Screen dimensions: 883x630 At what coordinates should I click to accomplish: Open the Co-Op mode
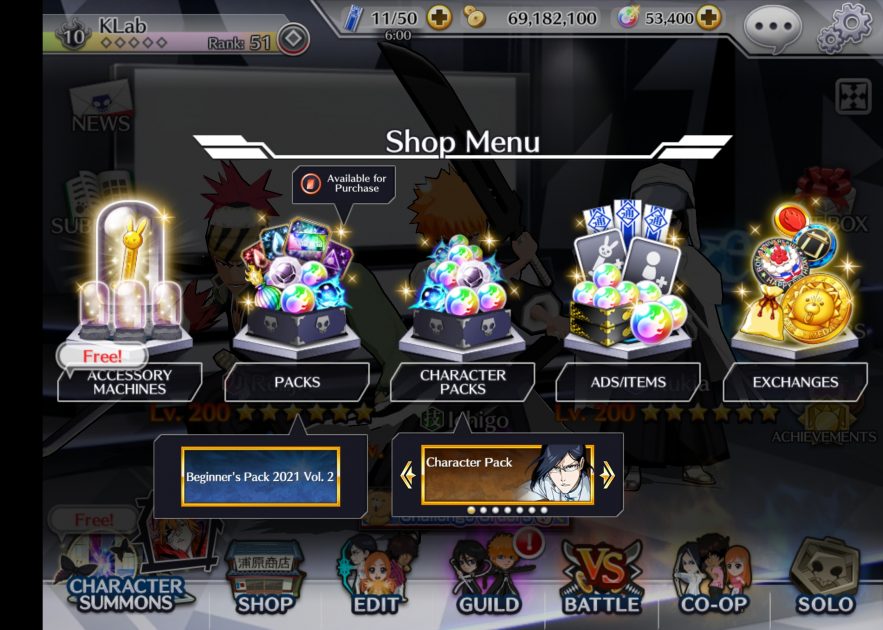(713, 580)
